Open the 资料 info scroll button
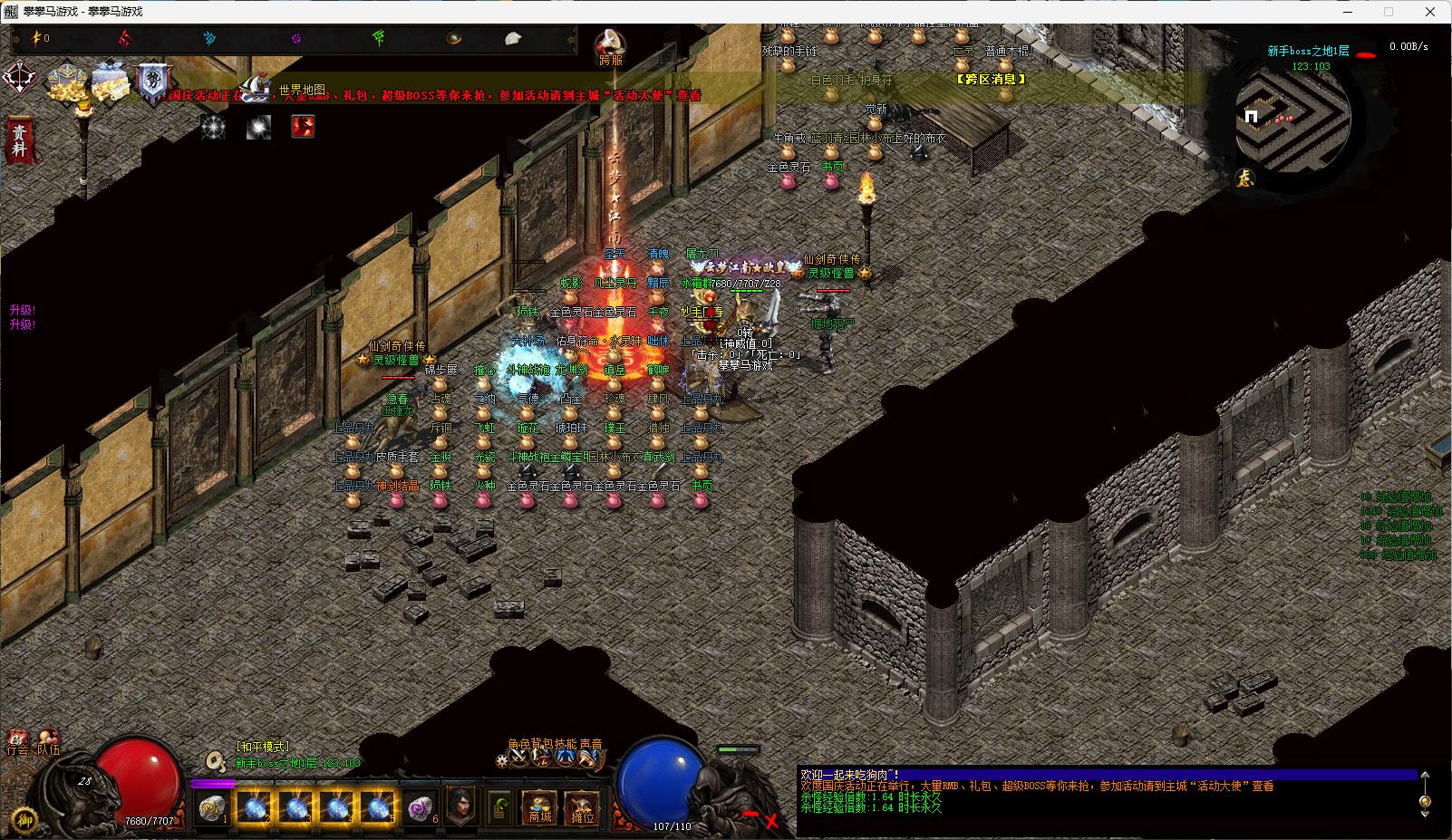The image size is (1452, 840). click(x=19, y=140)
